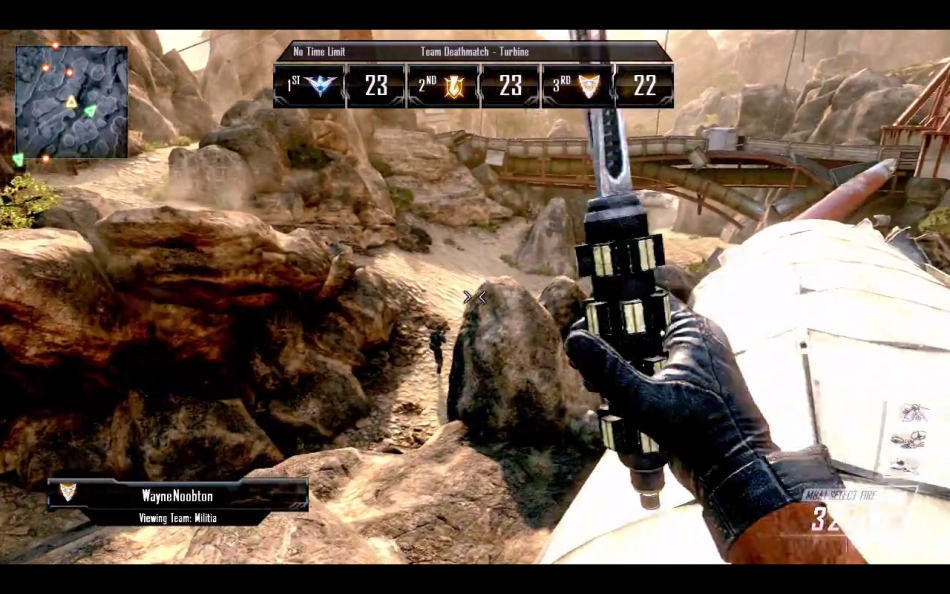The width and height of the screenshot is (950, 594).
Task: Select the M8A1 Select Fire weapon label
Action: pos(843,495)
